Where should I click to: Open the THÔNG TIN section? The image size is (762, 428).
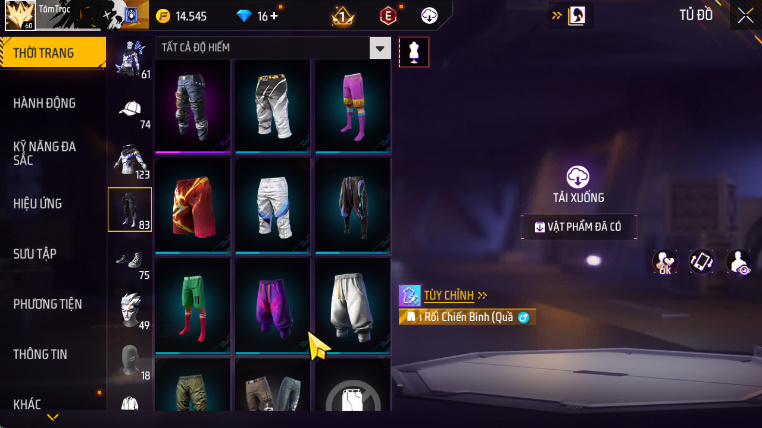pyautogui.click(x=40, y=353)
